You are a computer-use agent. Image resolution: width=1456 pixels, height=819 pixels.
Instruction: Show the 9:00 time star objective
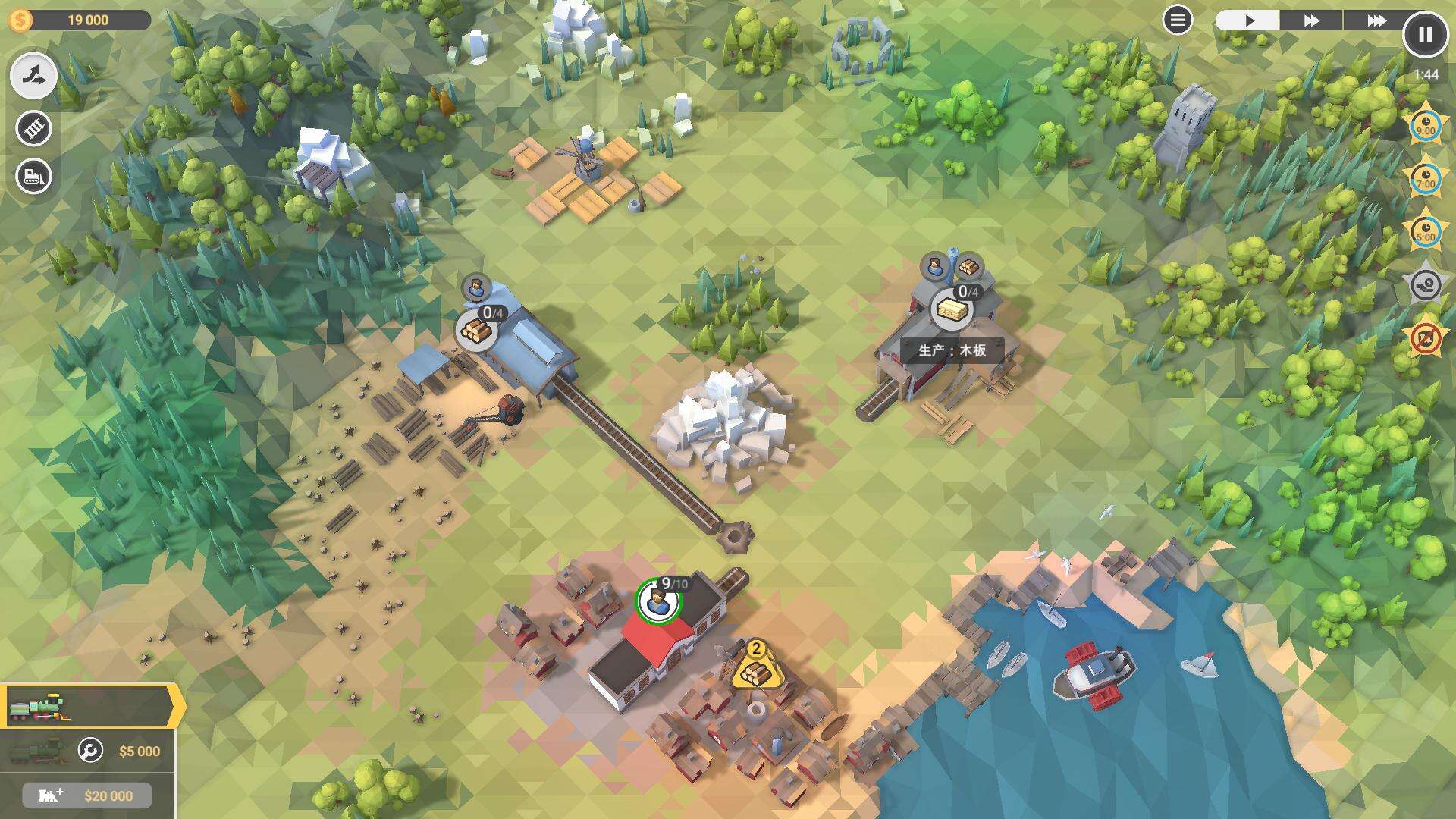(x=1426, y=127)
